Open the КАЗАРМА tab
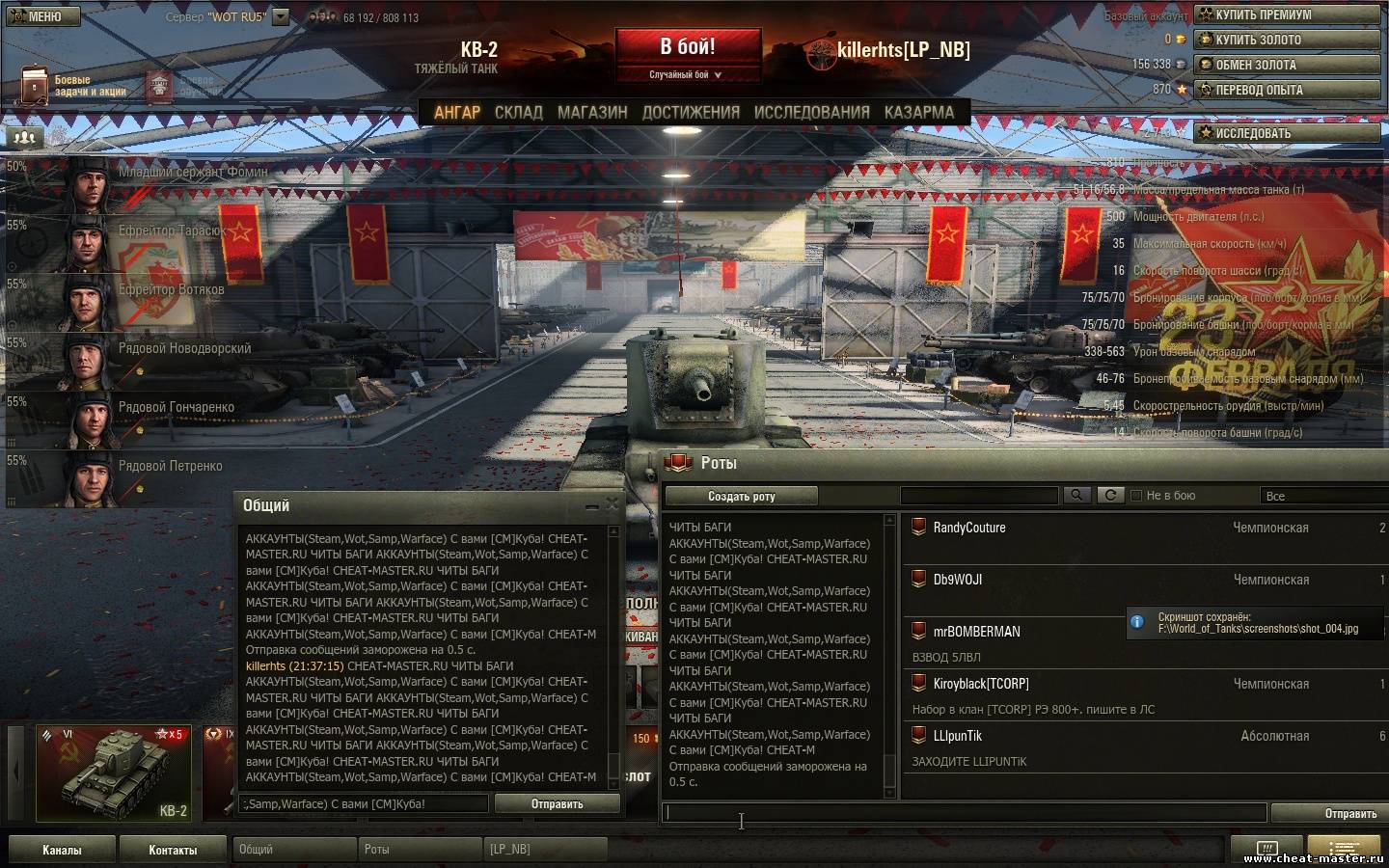This screenshot has height=868, width=1389. 918,113
